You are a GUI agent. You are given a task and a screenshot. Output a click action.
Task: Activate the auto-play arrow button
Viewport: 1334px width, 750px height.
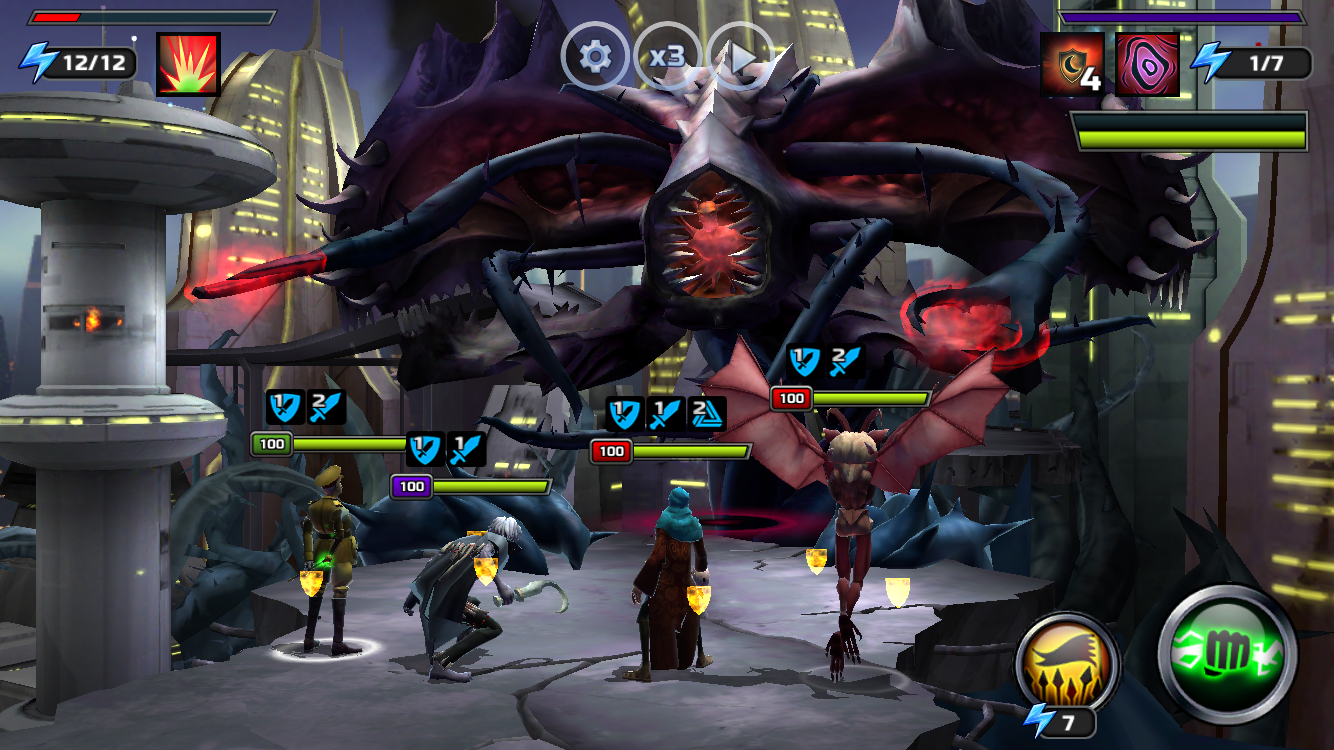click(x=740, y=58)
